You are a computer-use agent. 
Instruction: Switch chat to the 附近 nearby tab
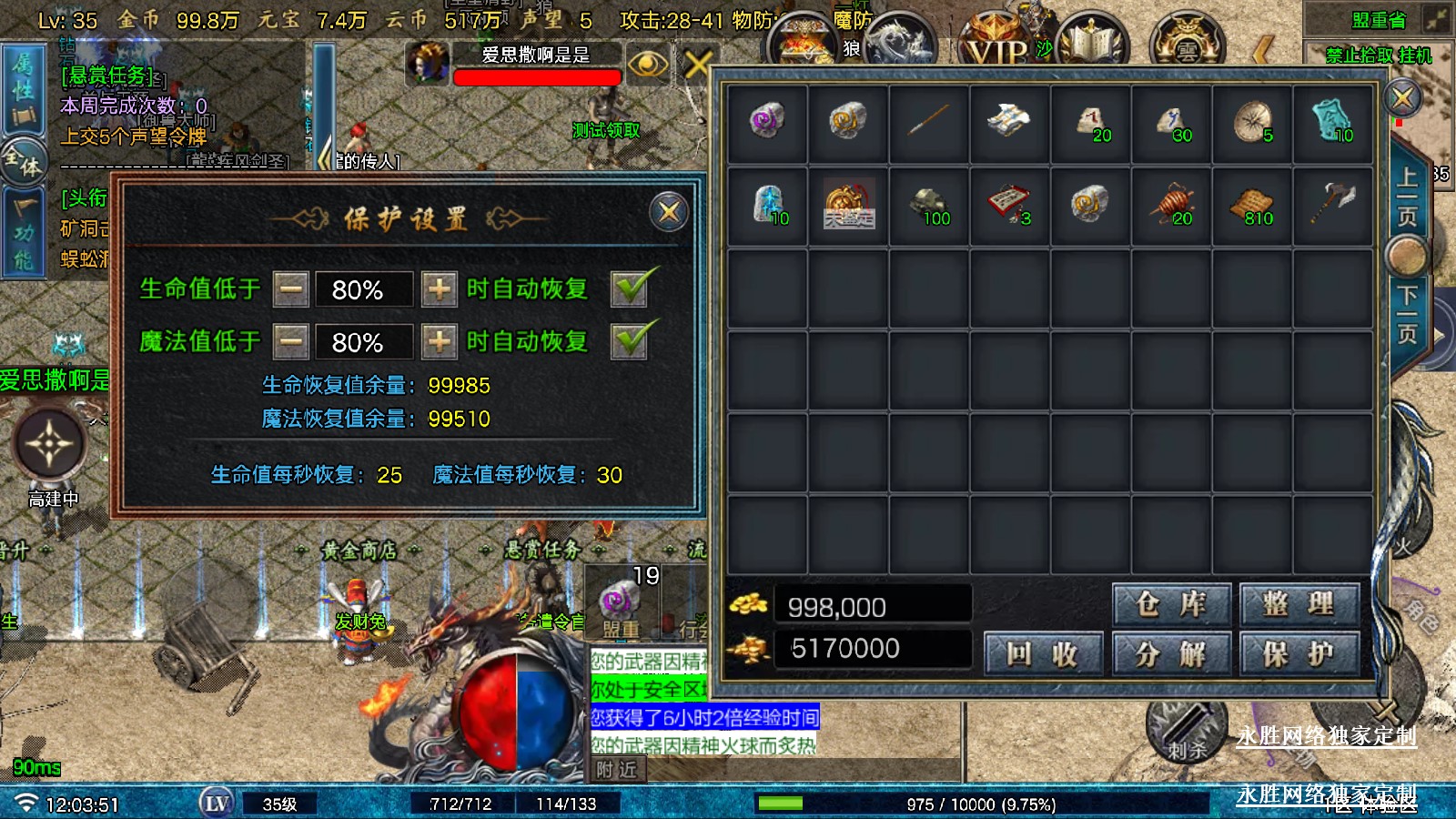click(x=616, y=770)
